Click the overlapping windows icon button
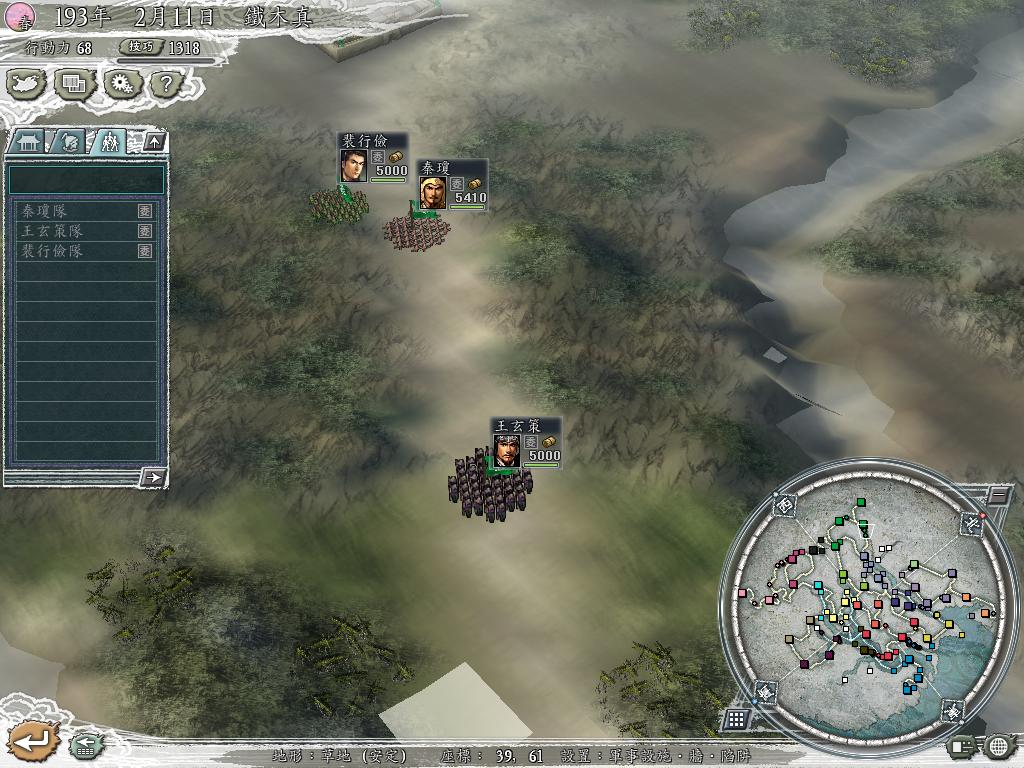 [74, 84]
